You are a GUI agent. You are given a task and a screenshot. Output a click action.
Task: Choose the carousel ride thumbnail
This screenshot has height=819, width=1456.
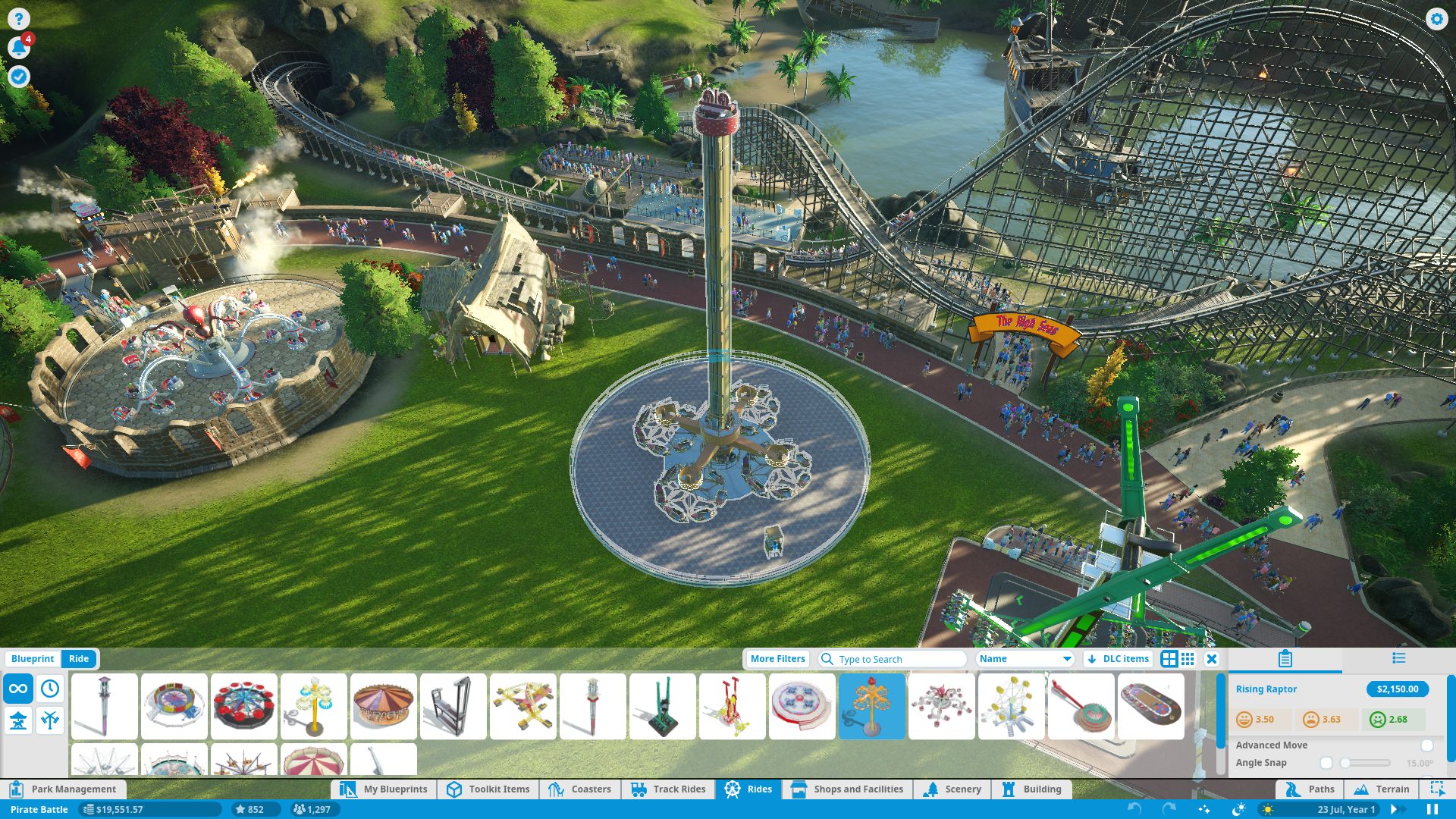coord(383,706)
